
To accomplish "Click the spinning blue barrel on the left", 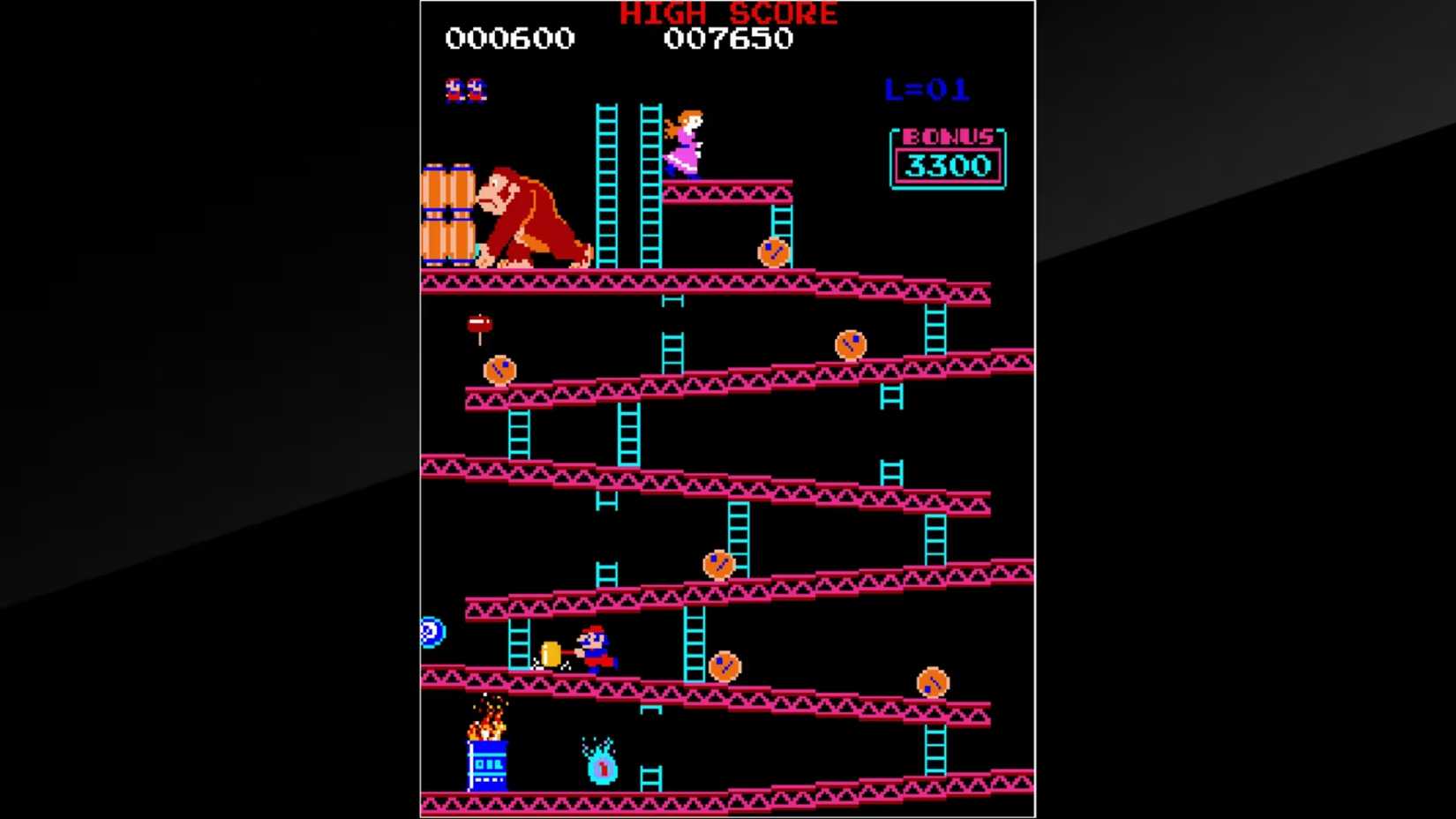I will click(434, 631).
